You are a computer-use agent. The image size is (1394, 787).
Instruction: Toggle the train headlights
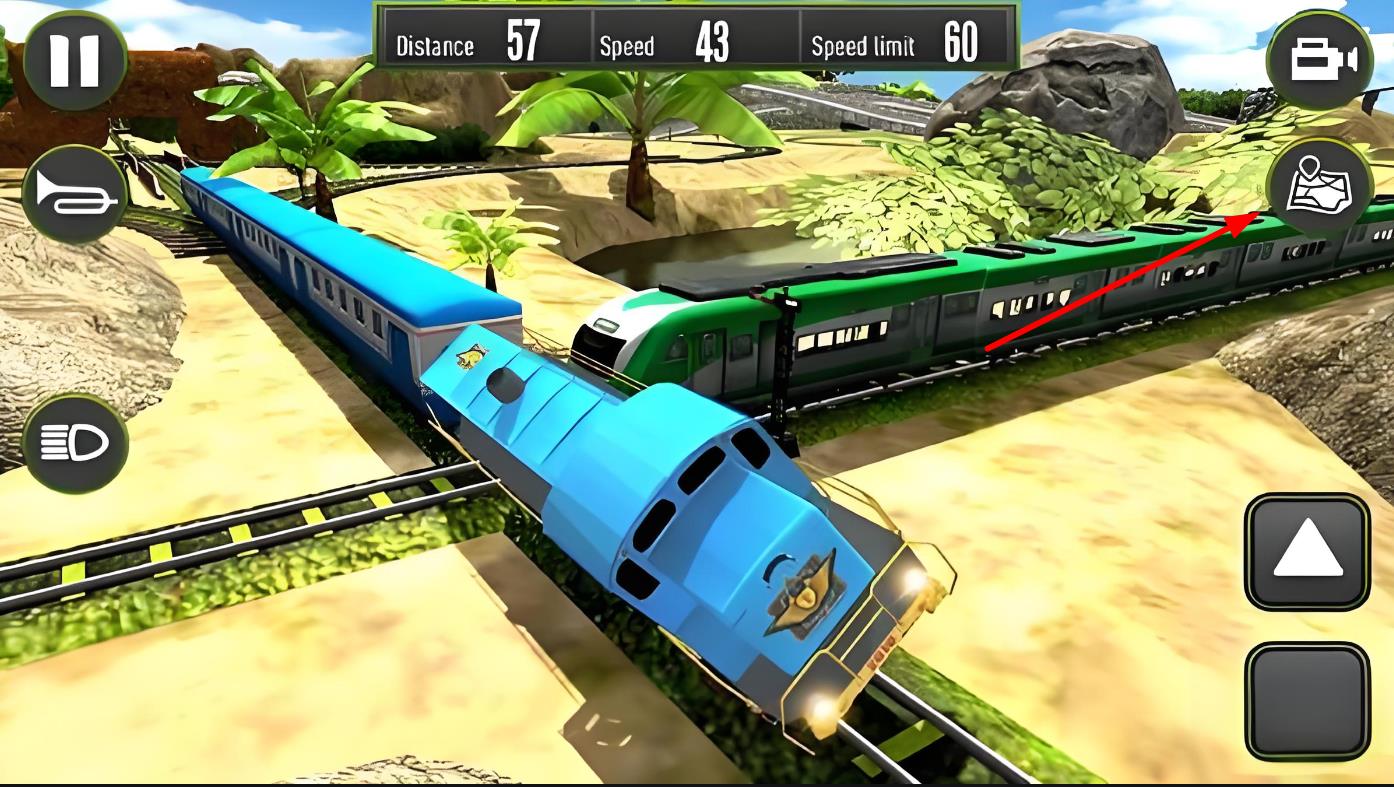pos(75,443)
